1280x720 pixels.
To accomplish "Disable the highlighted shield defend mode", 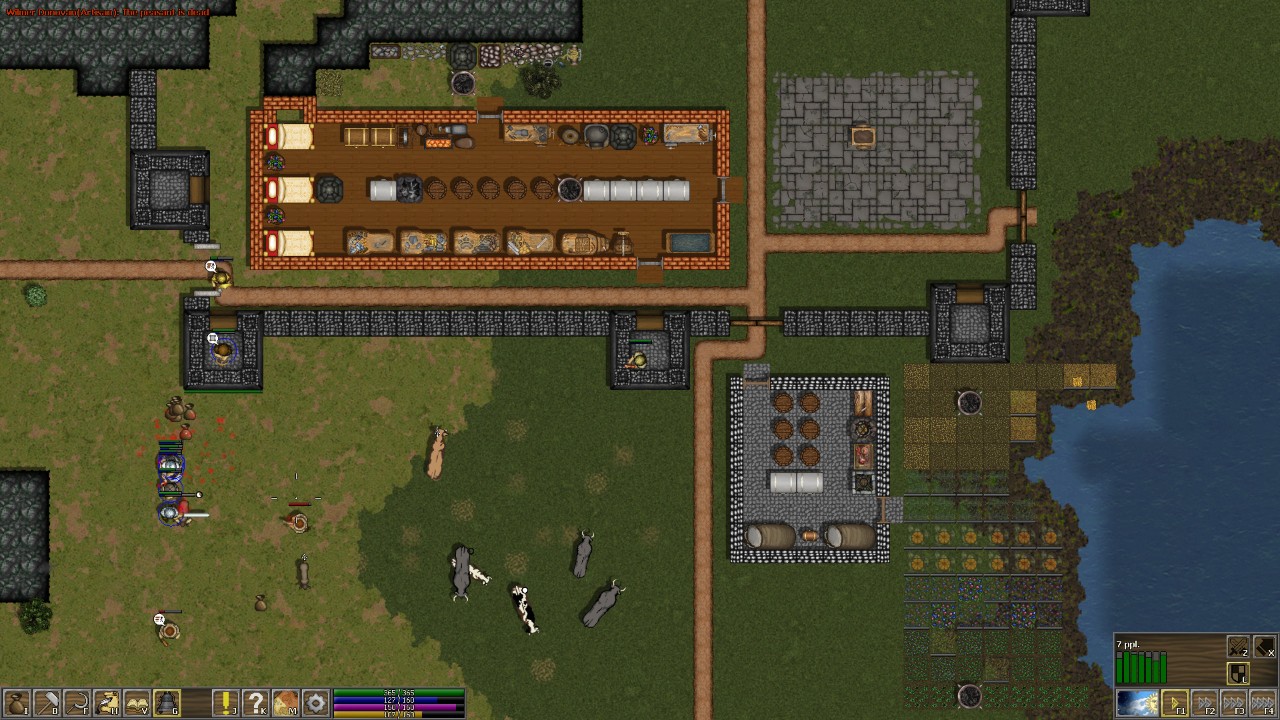I will click(1238, 673).
